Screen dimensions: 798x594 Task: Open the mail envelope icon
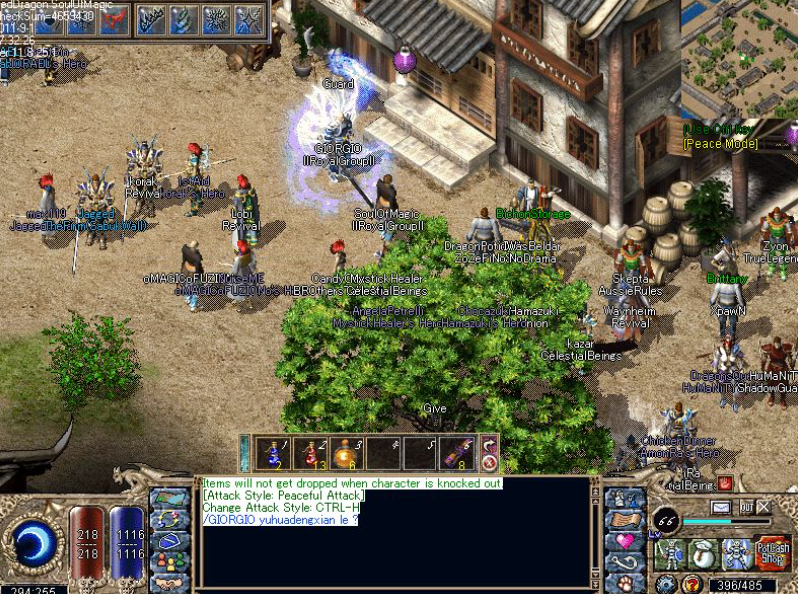720,508
